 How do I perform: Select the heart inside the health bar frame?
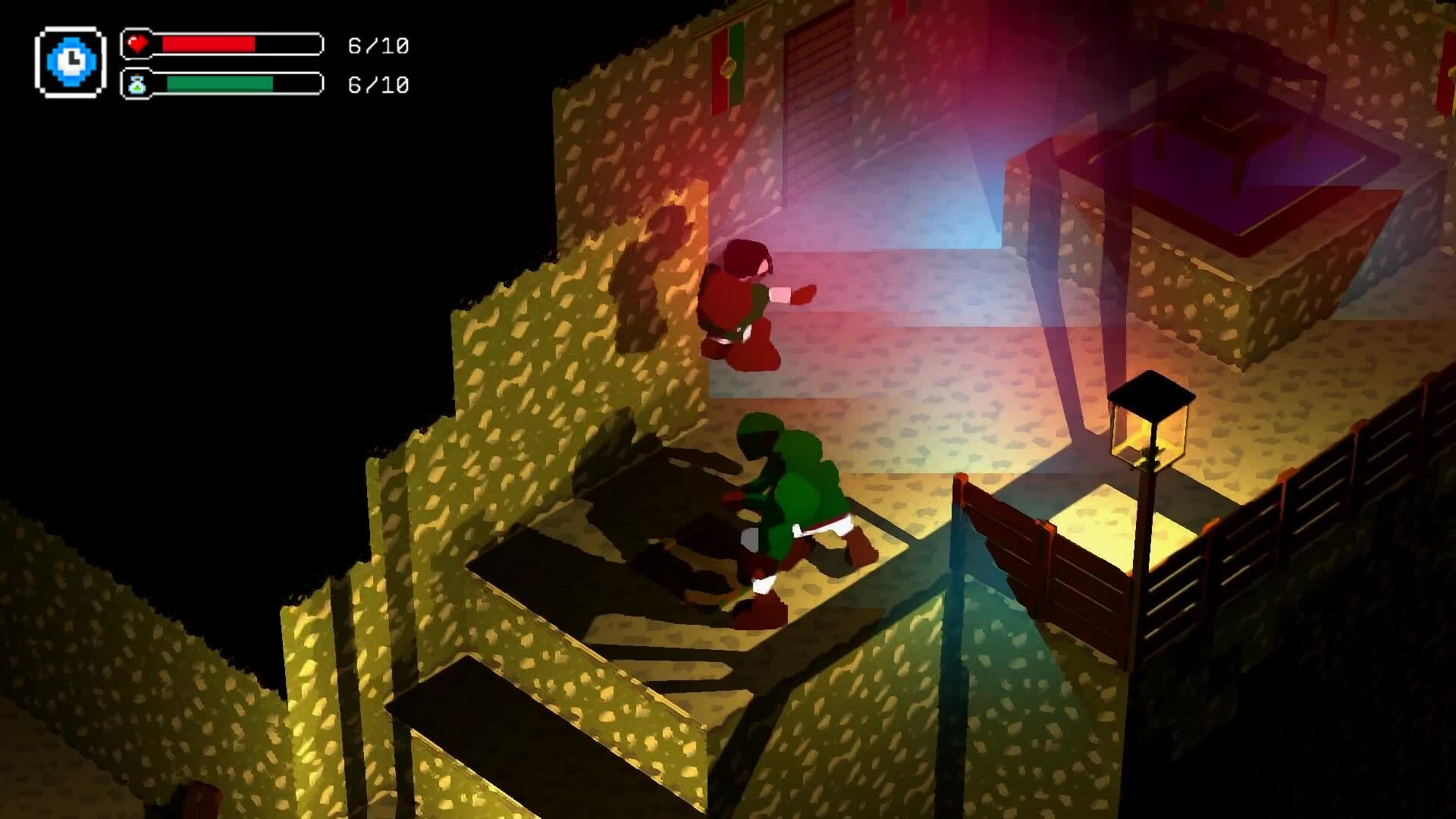tap(137, 43)
